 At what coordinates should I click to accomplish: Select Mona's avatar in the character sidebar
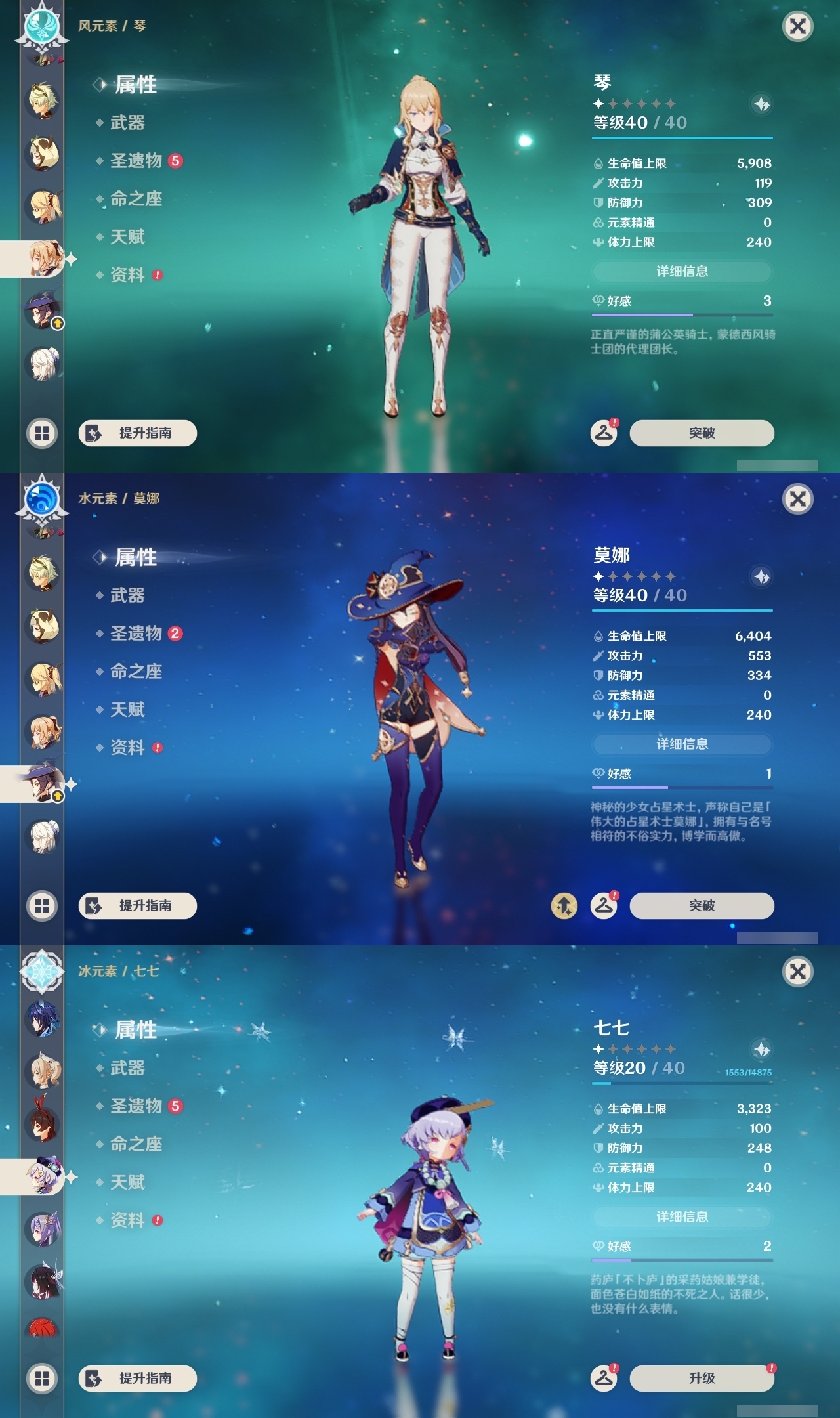coord(41,784)
